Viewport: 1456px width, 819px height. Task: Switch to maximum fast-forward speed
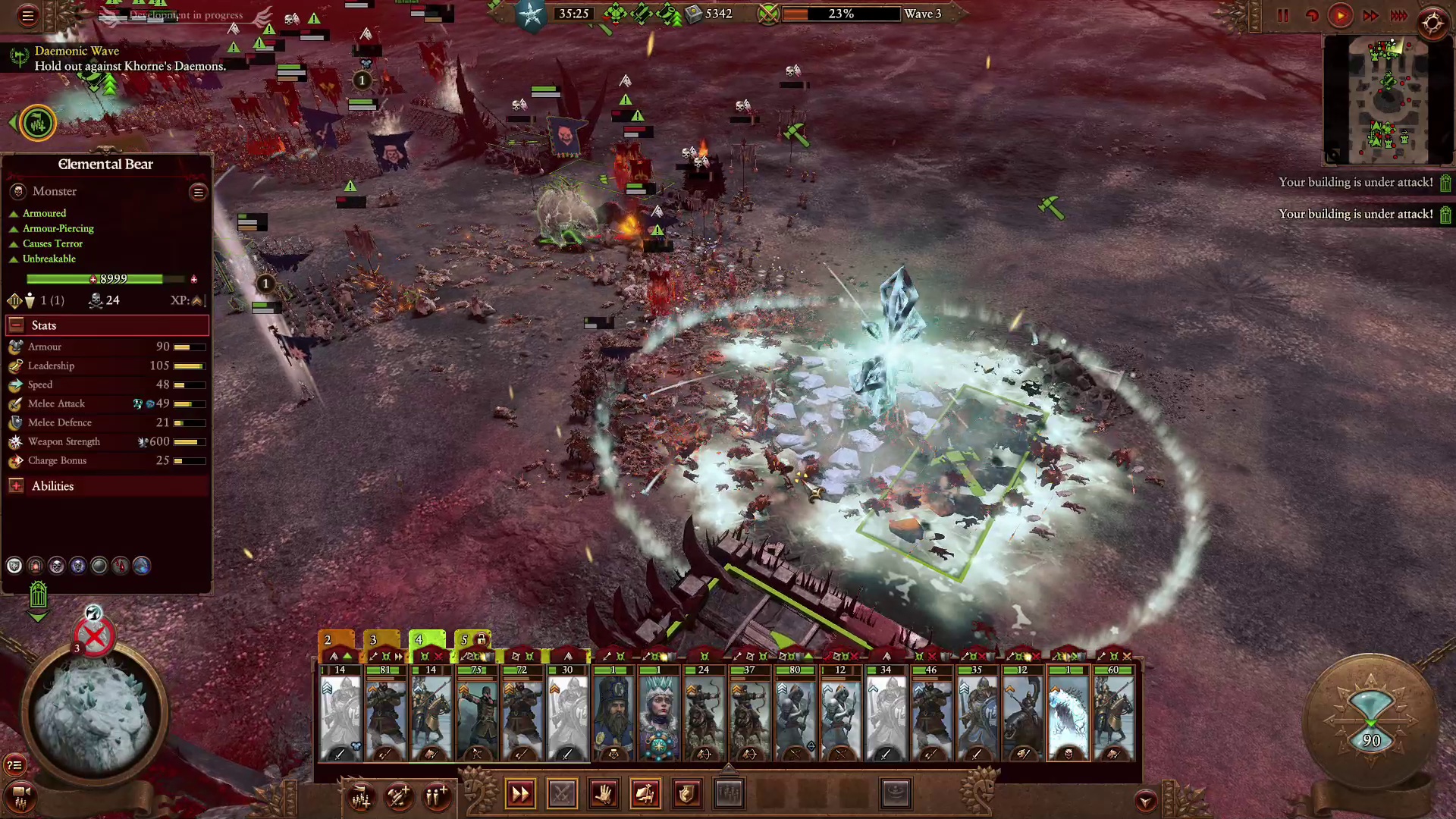(x=1399, y=16)
